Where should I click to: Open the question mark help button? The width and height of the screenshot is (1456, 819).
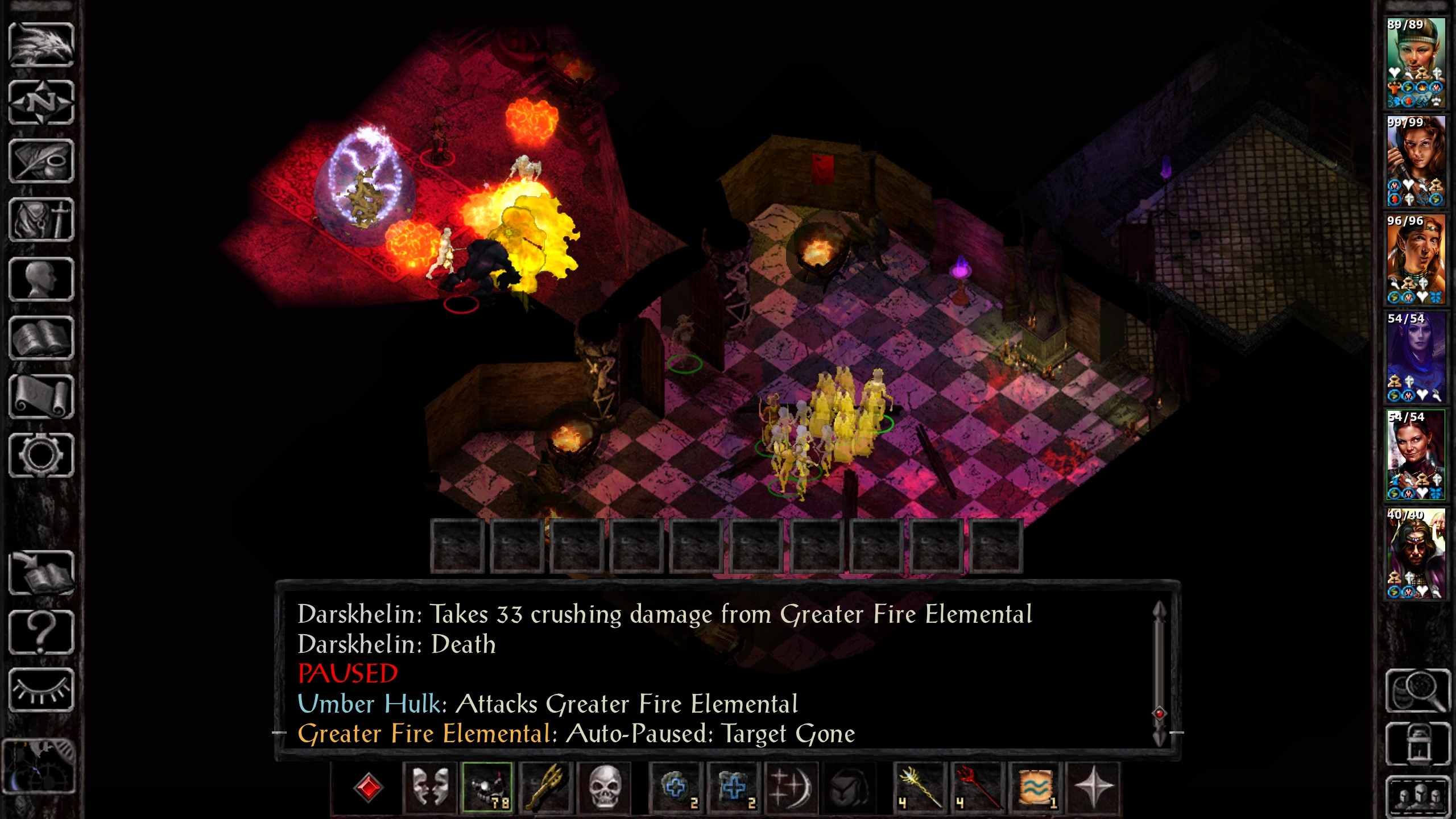41,632
